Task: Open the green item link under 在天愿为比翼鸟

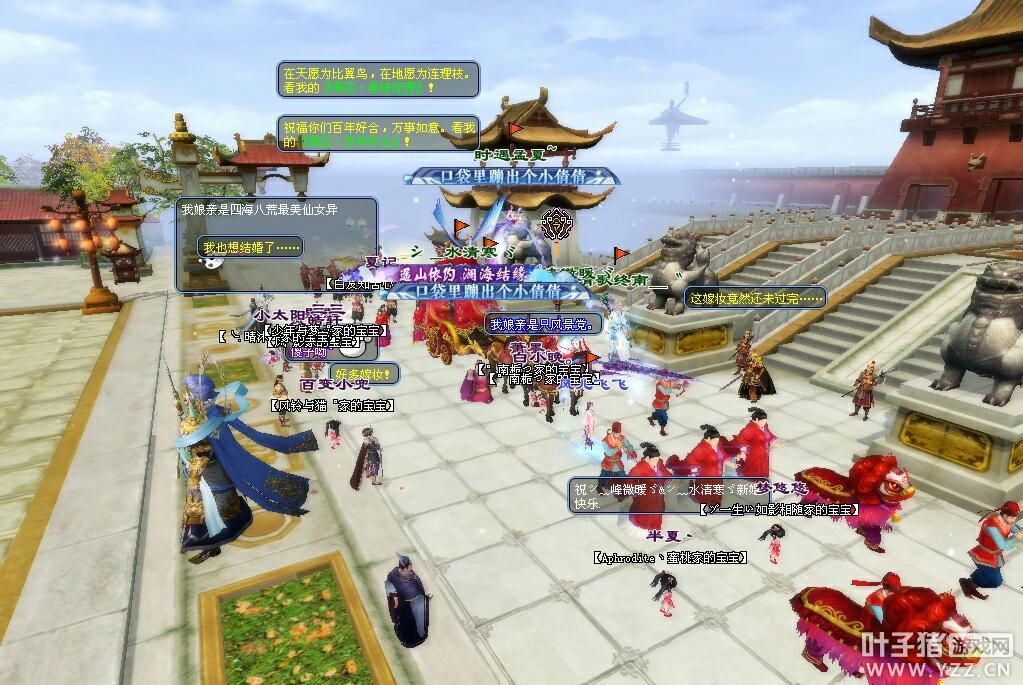Action: [x=374, y=88]
